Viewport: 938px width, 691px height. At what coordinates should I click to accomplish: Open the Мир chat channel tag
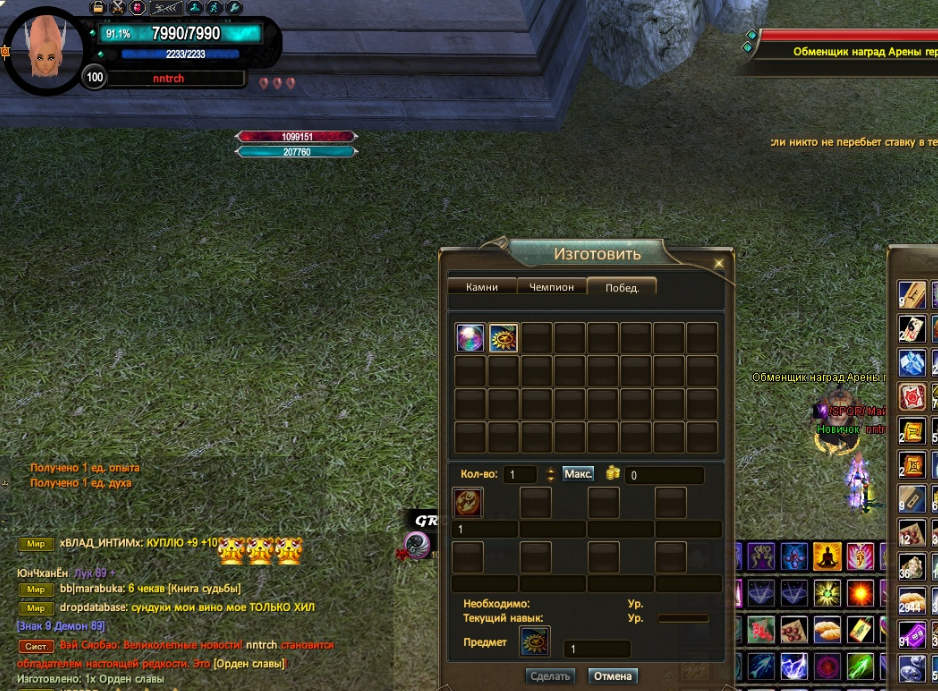[36, 544]
